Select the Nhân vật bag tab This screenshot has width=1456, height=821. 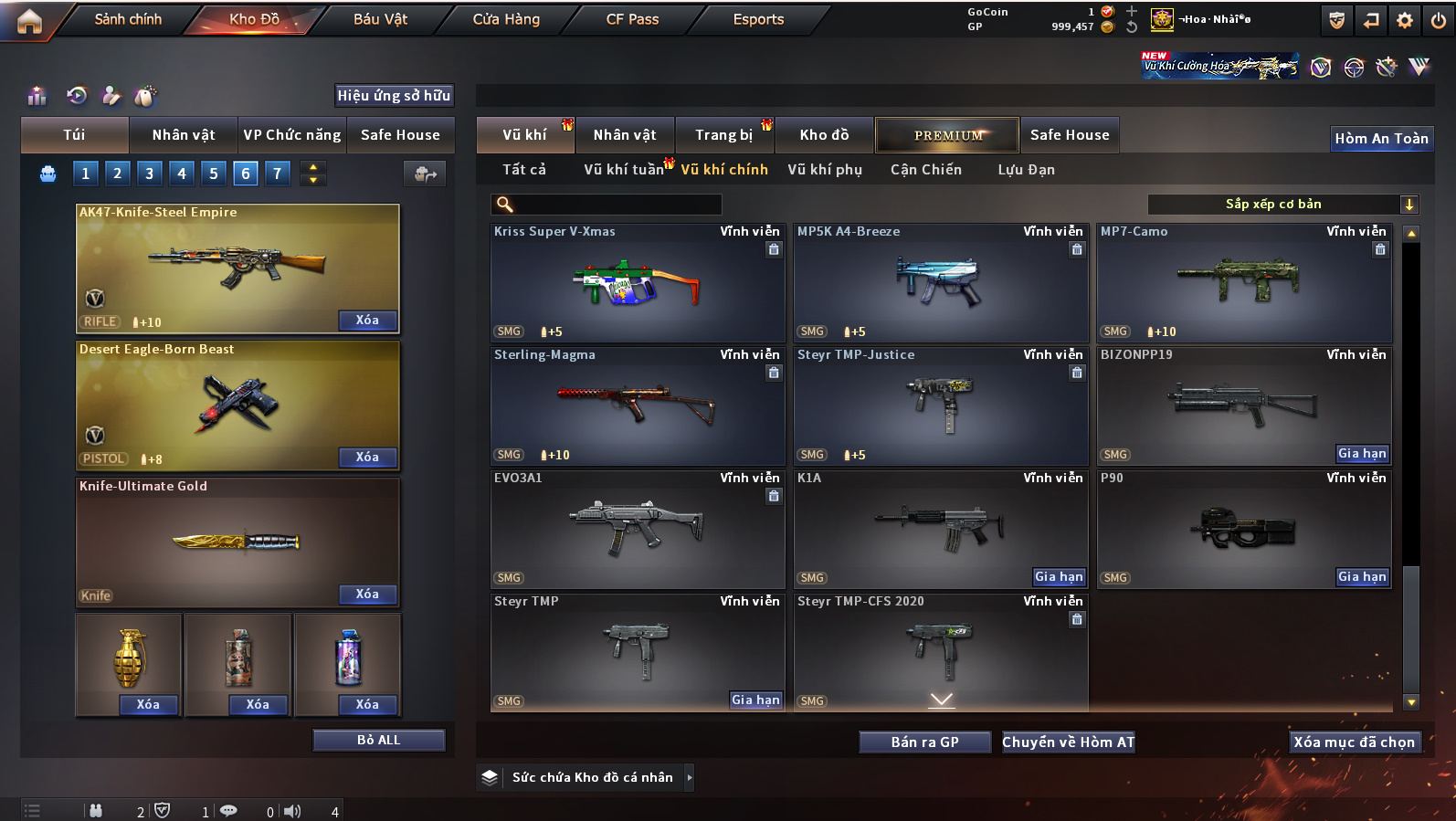click(184, 135)
